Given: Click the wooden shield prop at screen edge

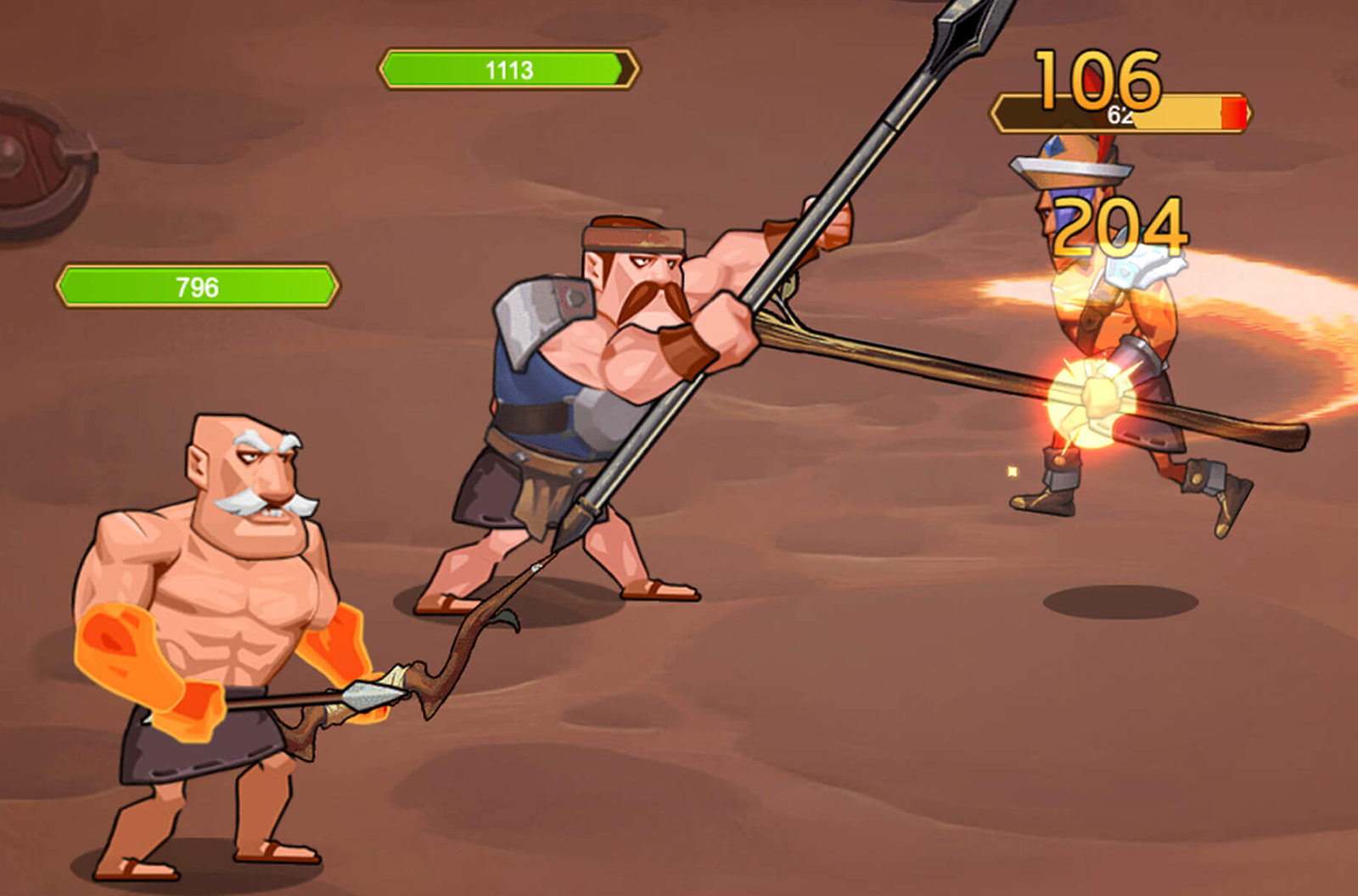Looking at the screenshot, I should click(x=25, y=153).
